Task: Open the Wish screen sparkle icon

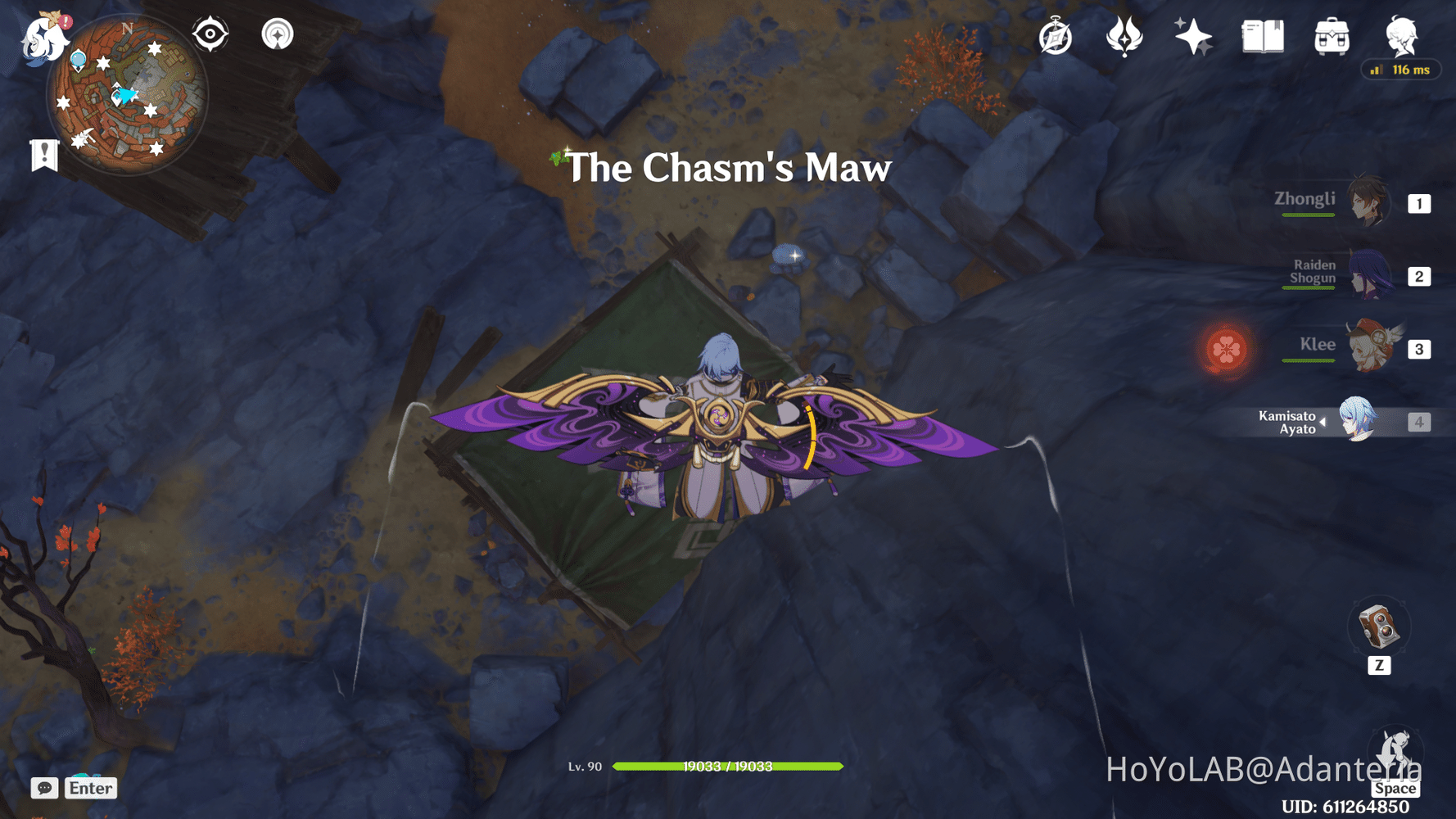Action: point(1194,34)
